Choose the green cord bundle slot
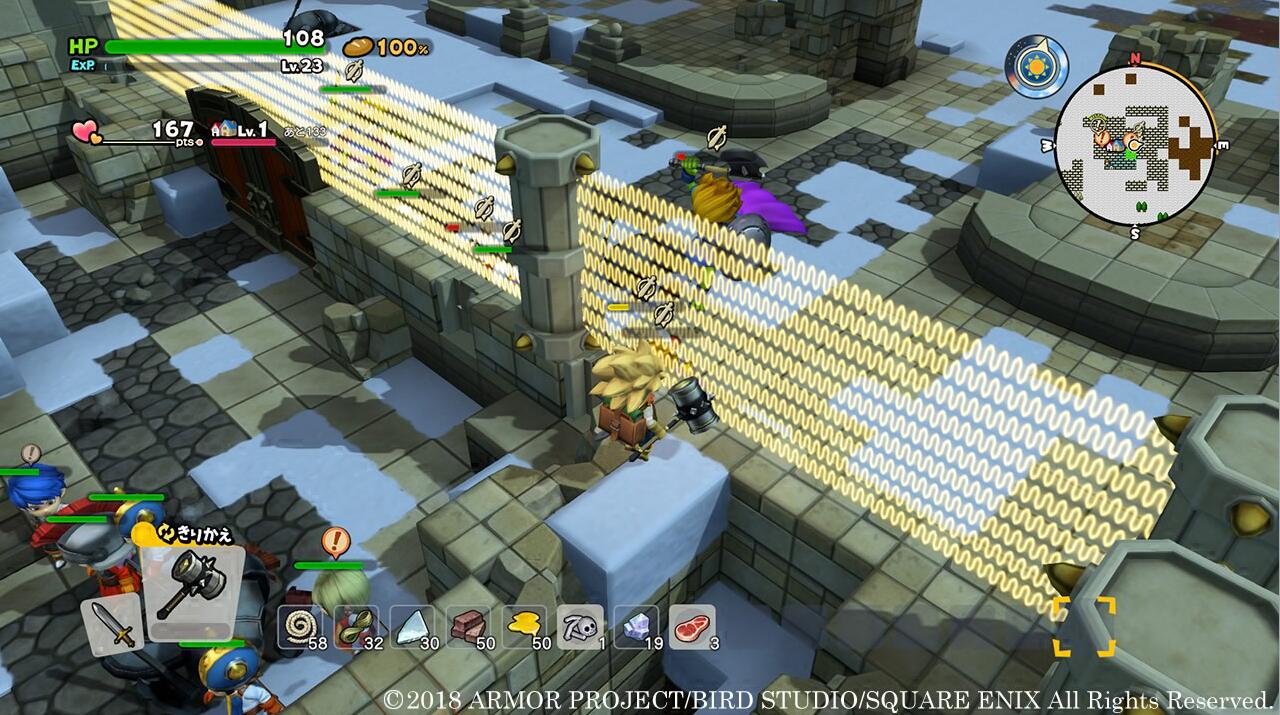The image size is (1280, 715). (x=355, y=627)
